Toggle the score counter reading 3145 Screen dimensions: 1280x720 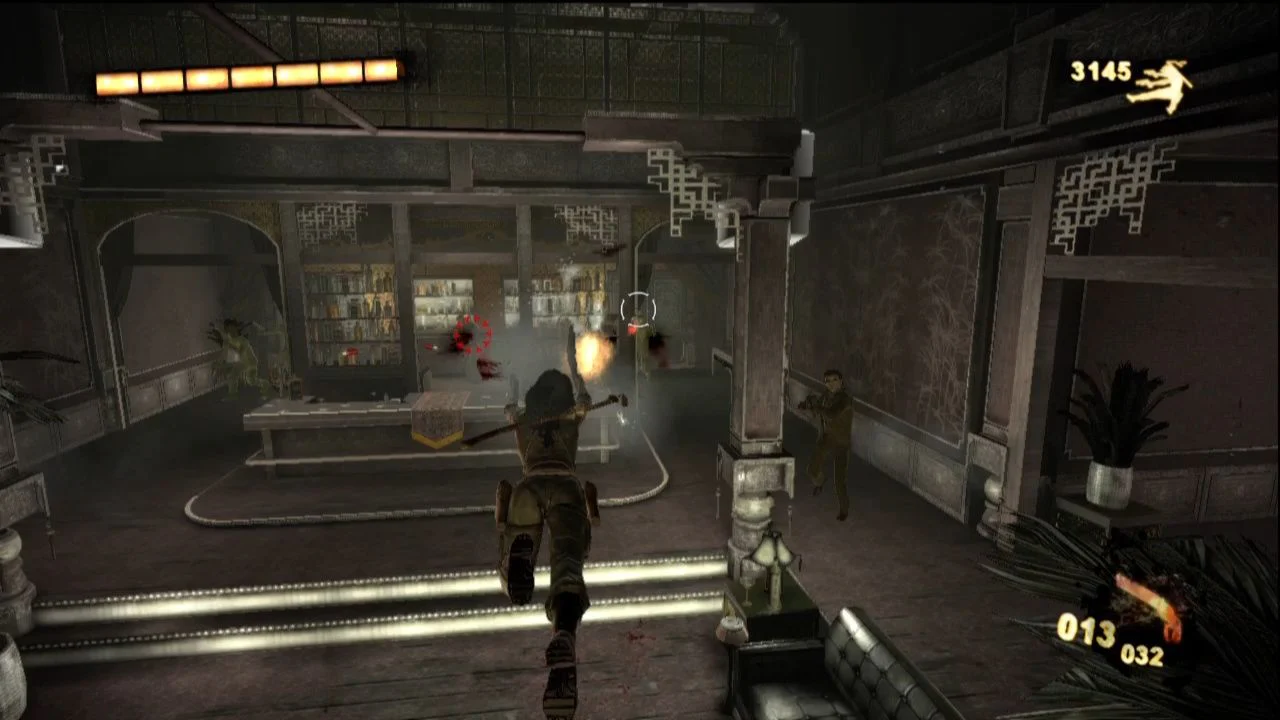click(x=1098, y=72)
